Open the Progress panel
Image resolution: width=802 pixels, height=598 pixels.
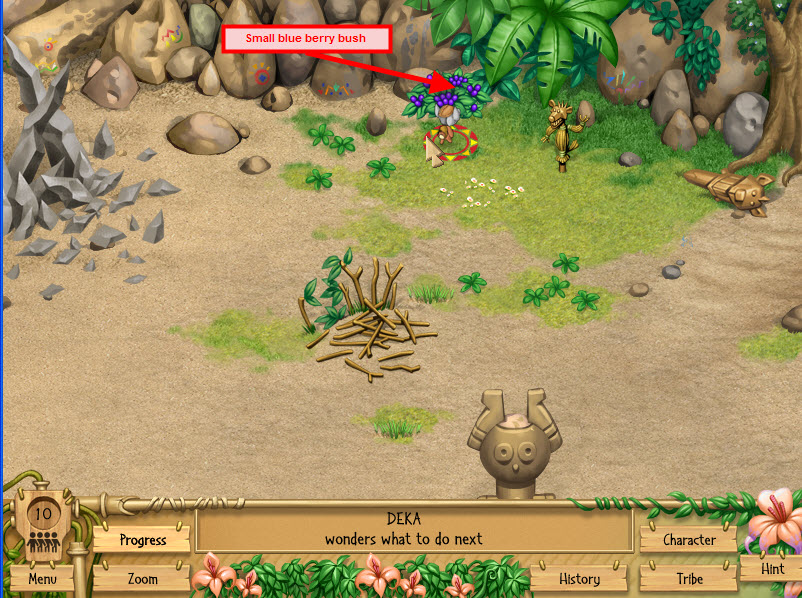coord(142,540)
